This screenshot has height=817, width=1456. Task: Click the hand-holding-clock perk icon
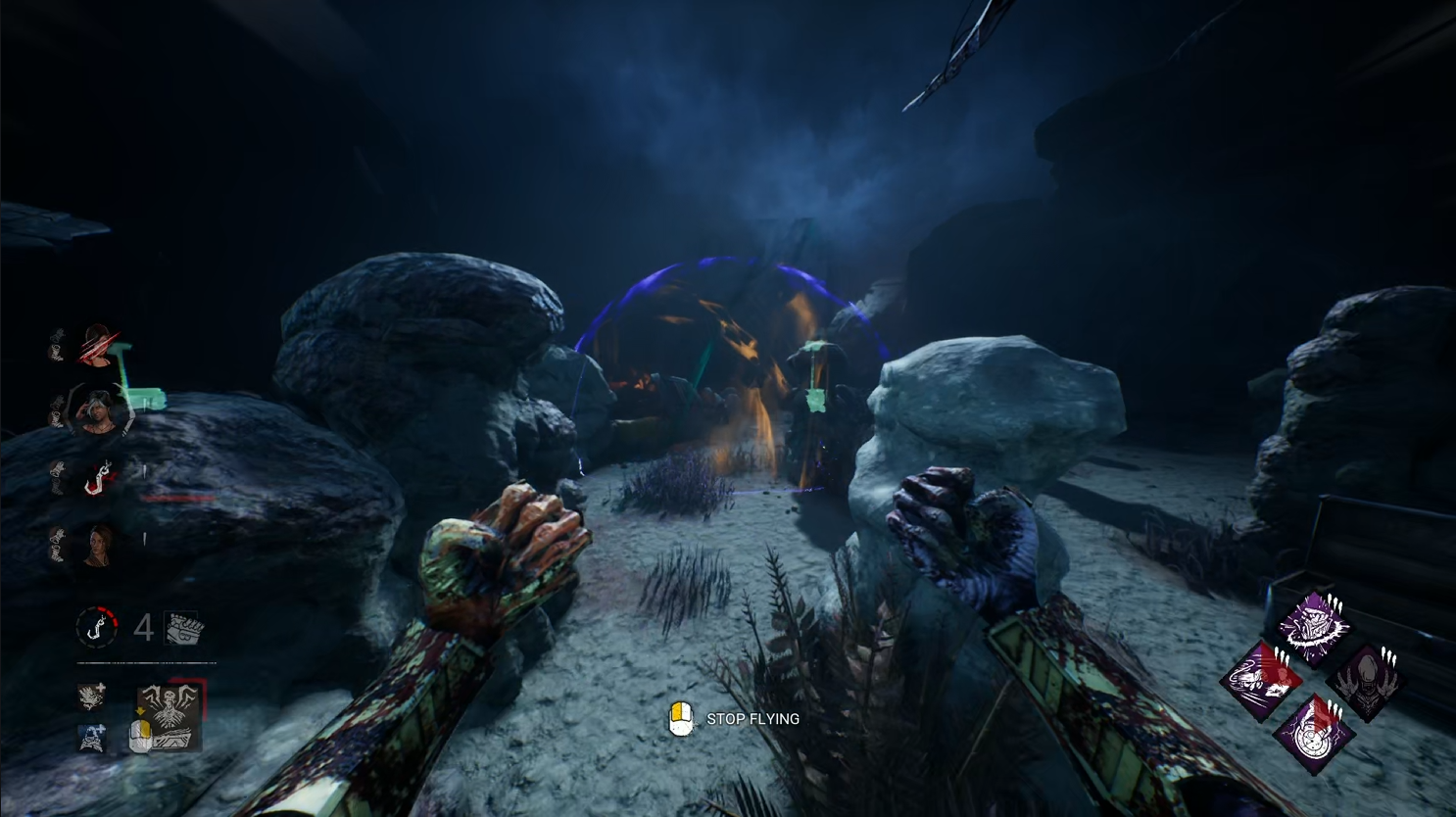pyautogui.click(x=1313, y=733)
